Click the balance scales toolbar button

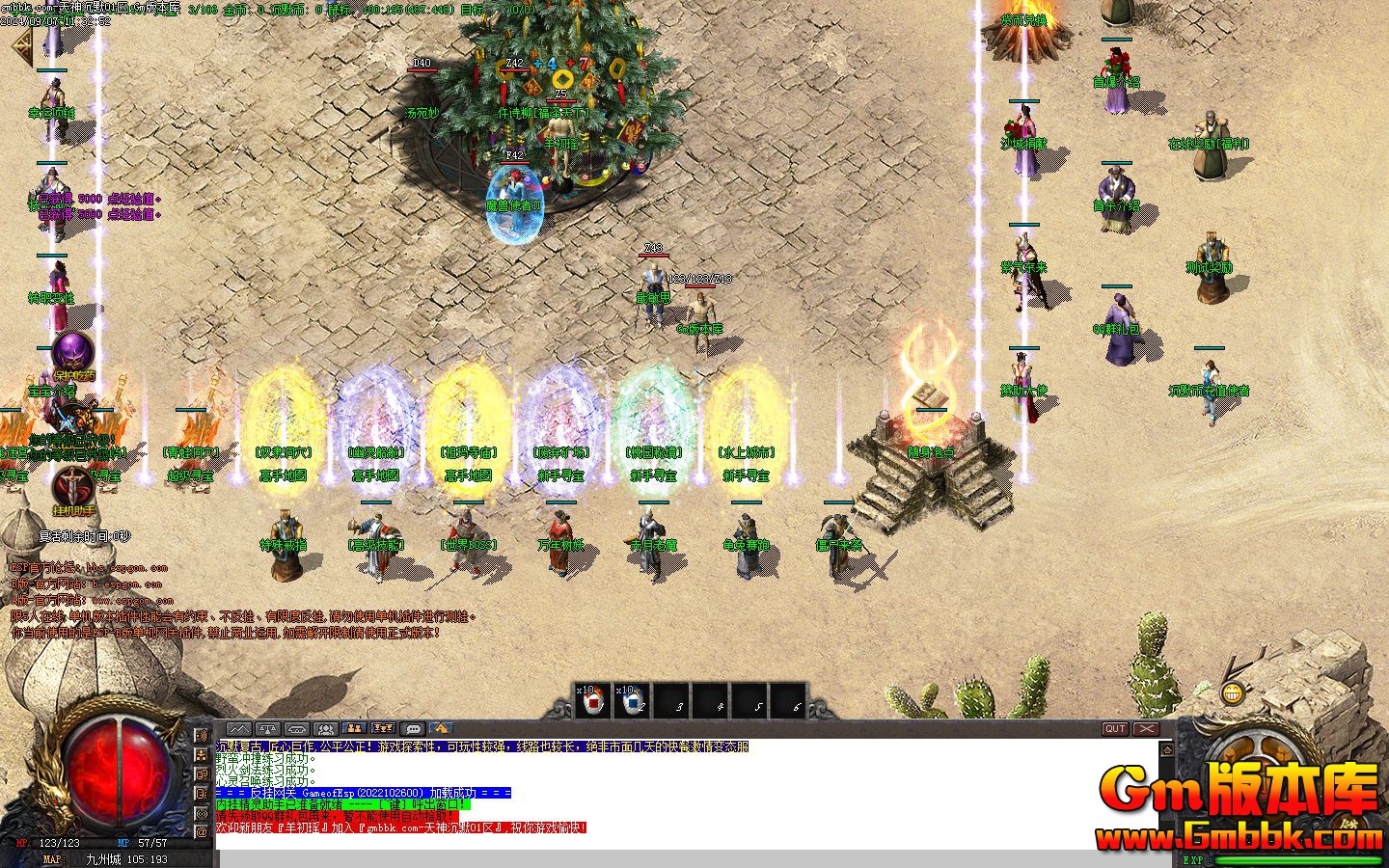pyautogui.click(x=268, y=729)
